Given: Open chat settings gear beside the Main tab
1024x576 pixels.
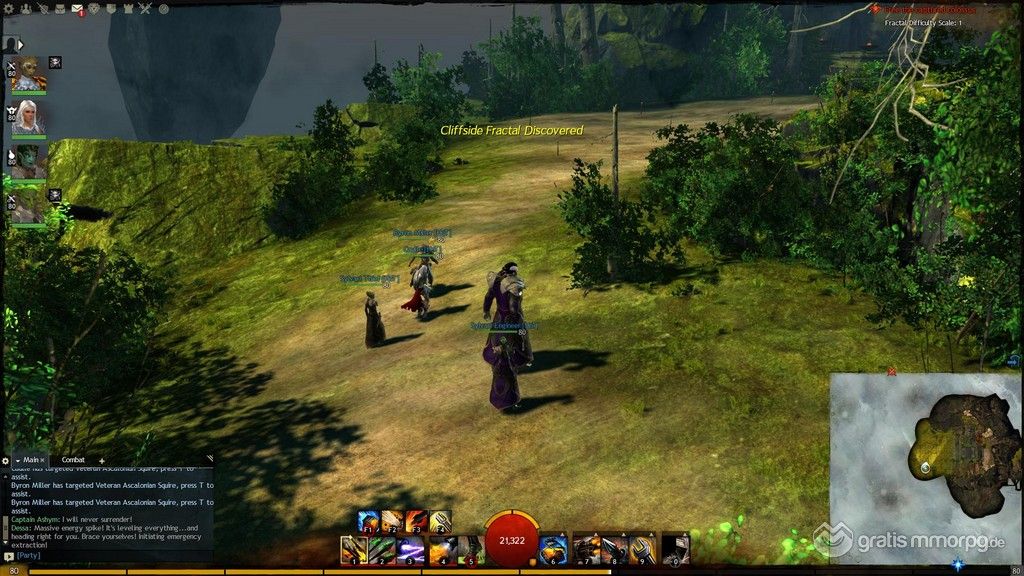Looking at the screenshot, I should (6, 460).
